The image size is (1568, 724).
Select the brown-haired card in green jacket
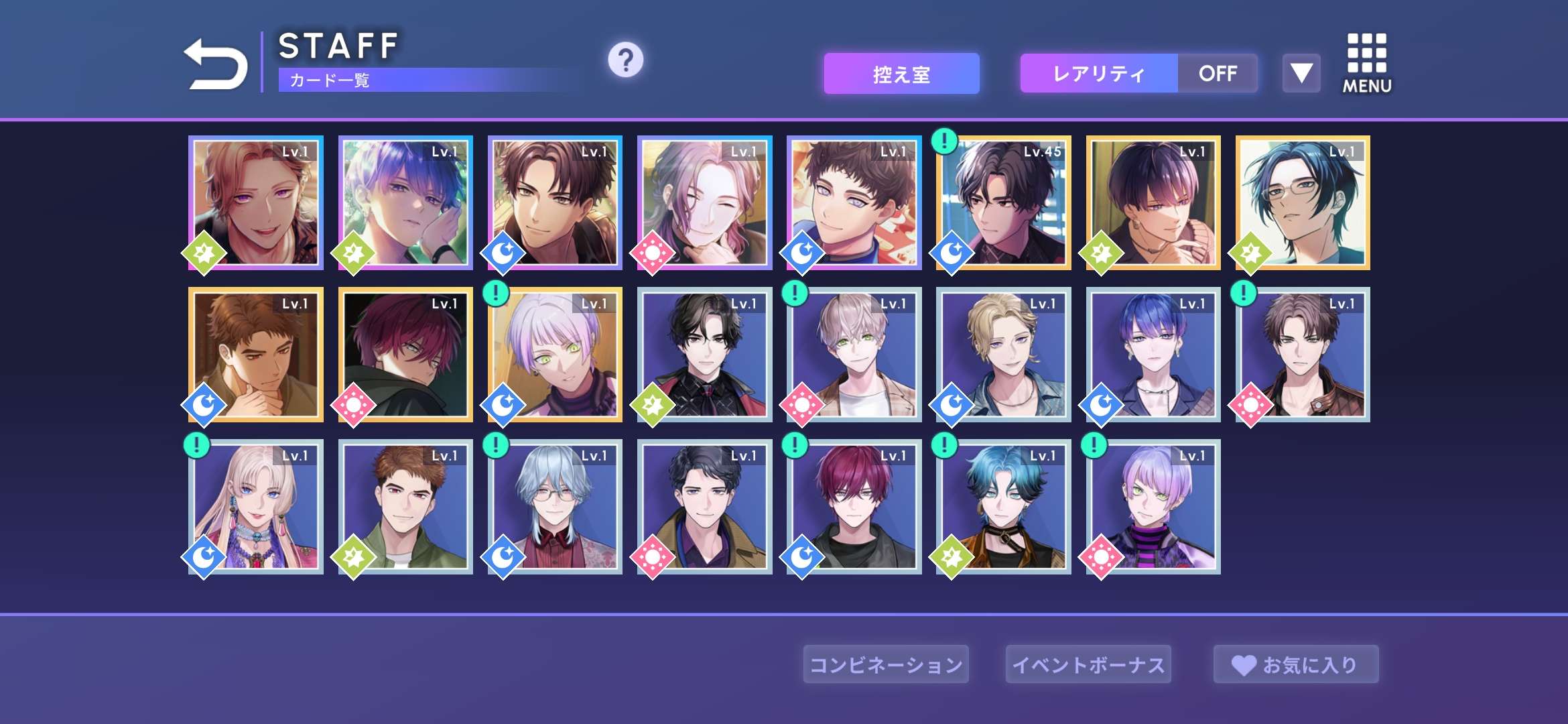coord(405,507)
